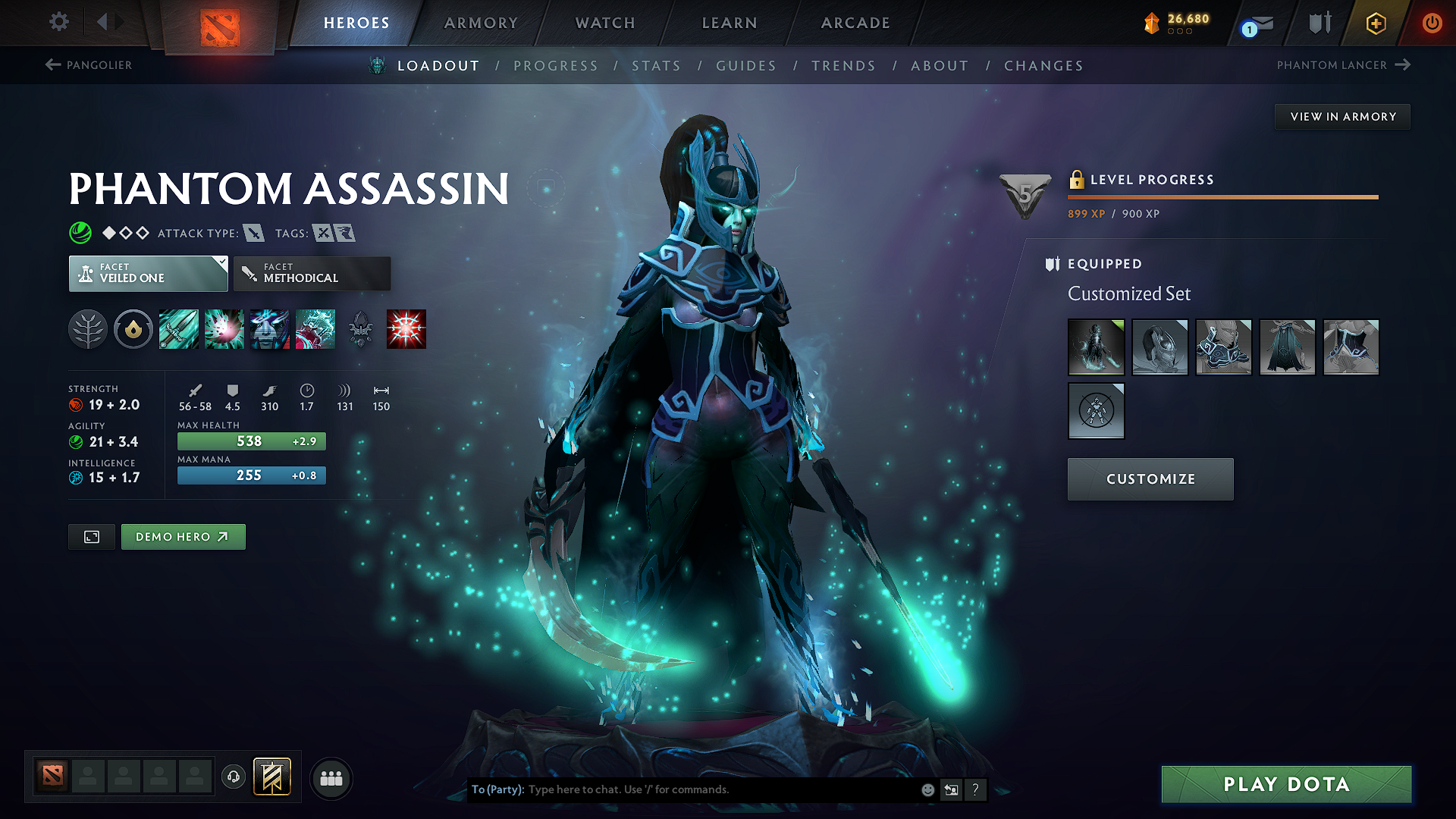Screen dimensions: 1456x819
Task: View the Coup de Grace ultimate icon
Action: (406, 329)
